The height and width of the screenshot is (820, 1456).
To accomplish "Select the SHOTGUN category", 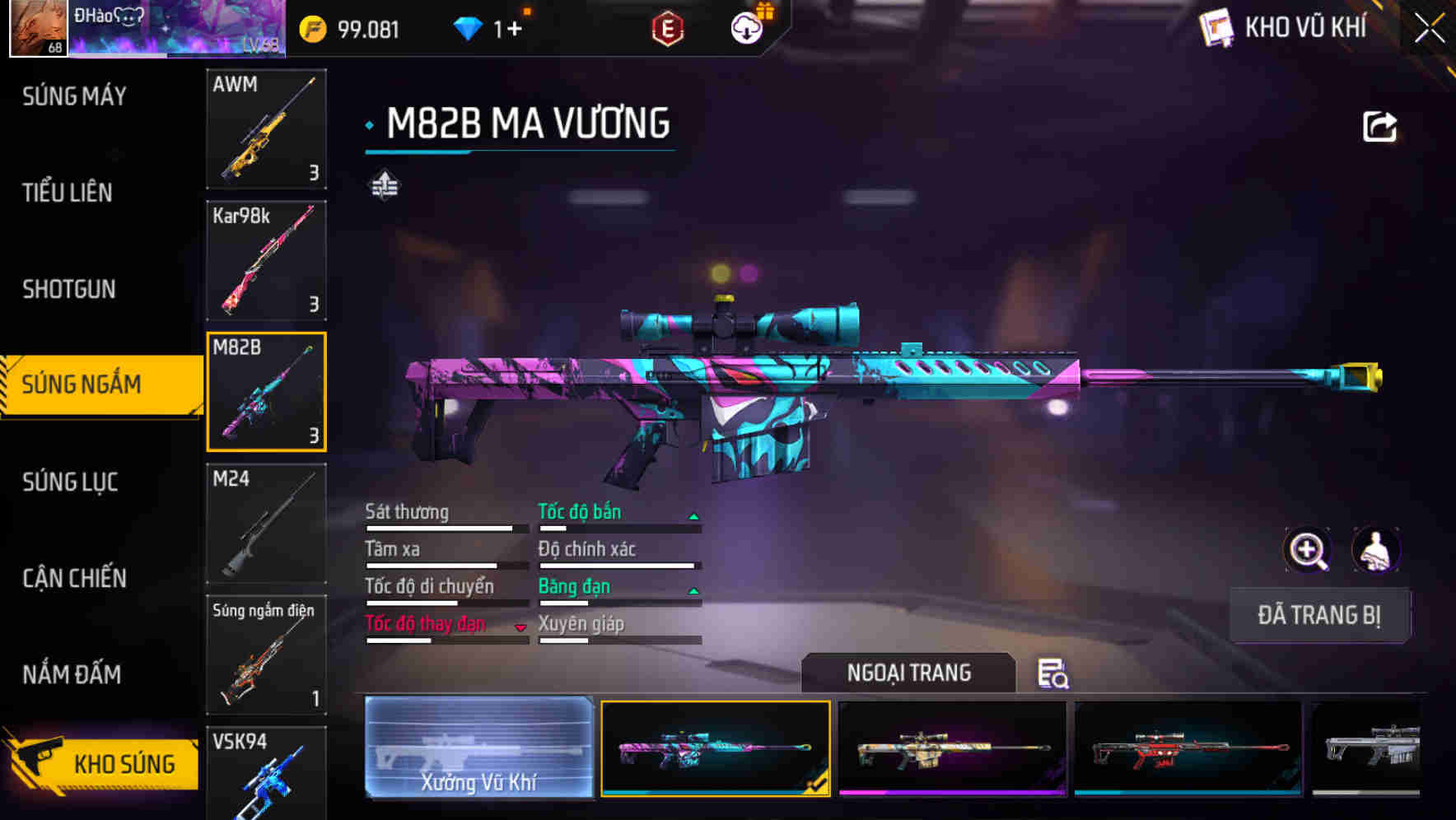I will (68, 290).
